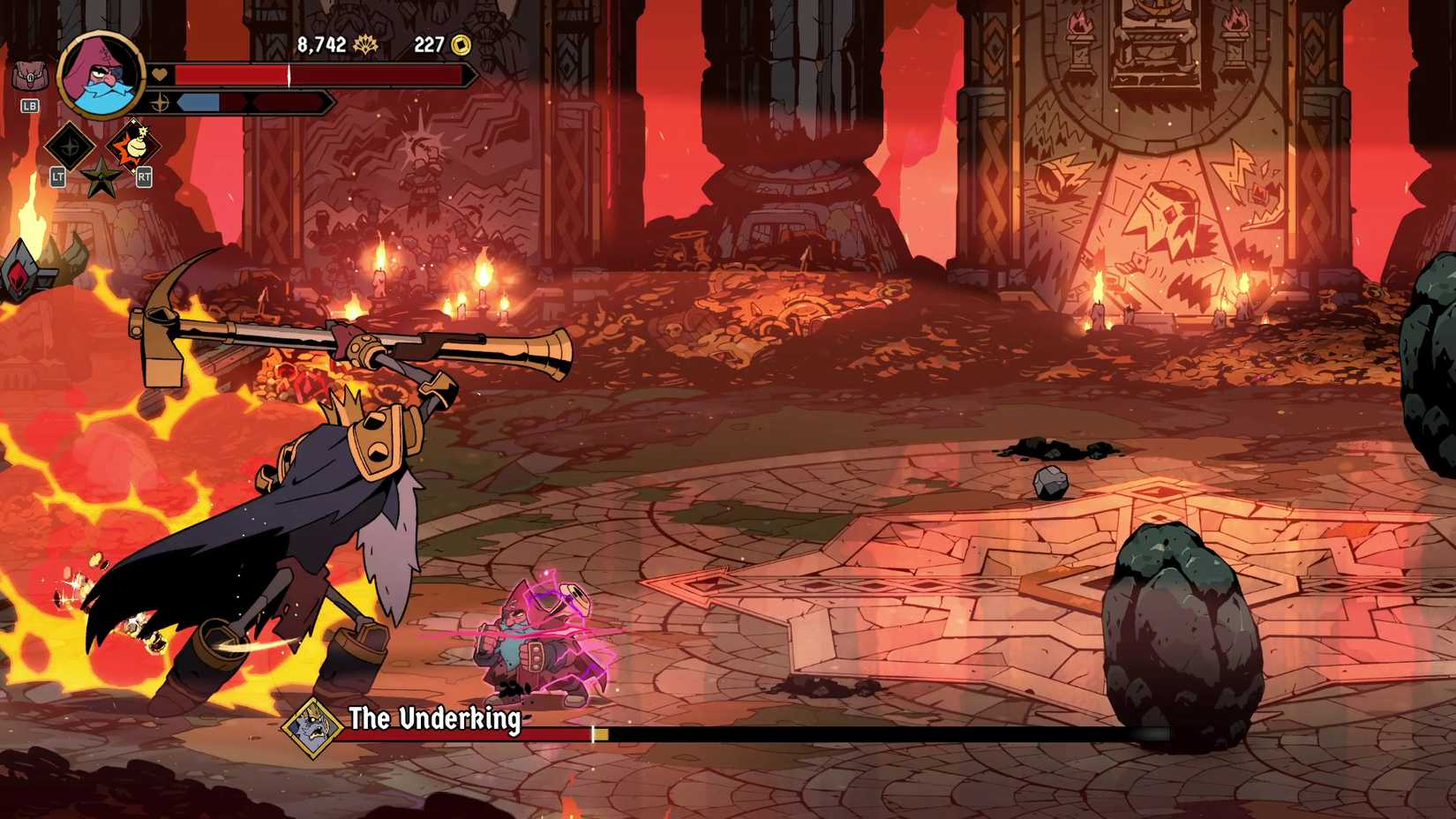
Task: Click the RT button prompt label
Action: click(144, 177)
